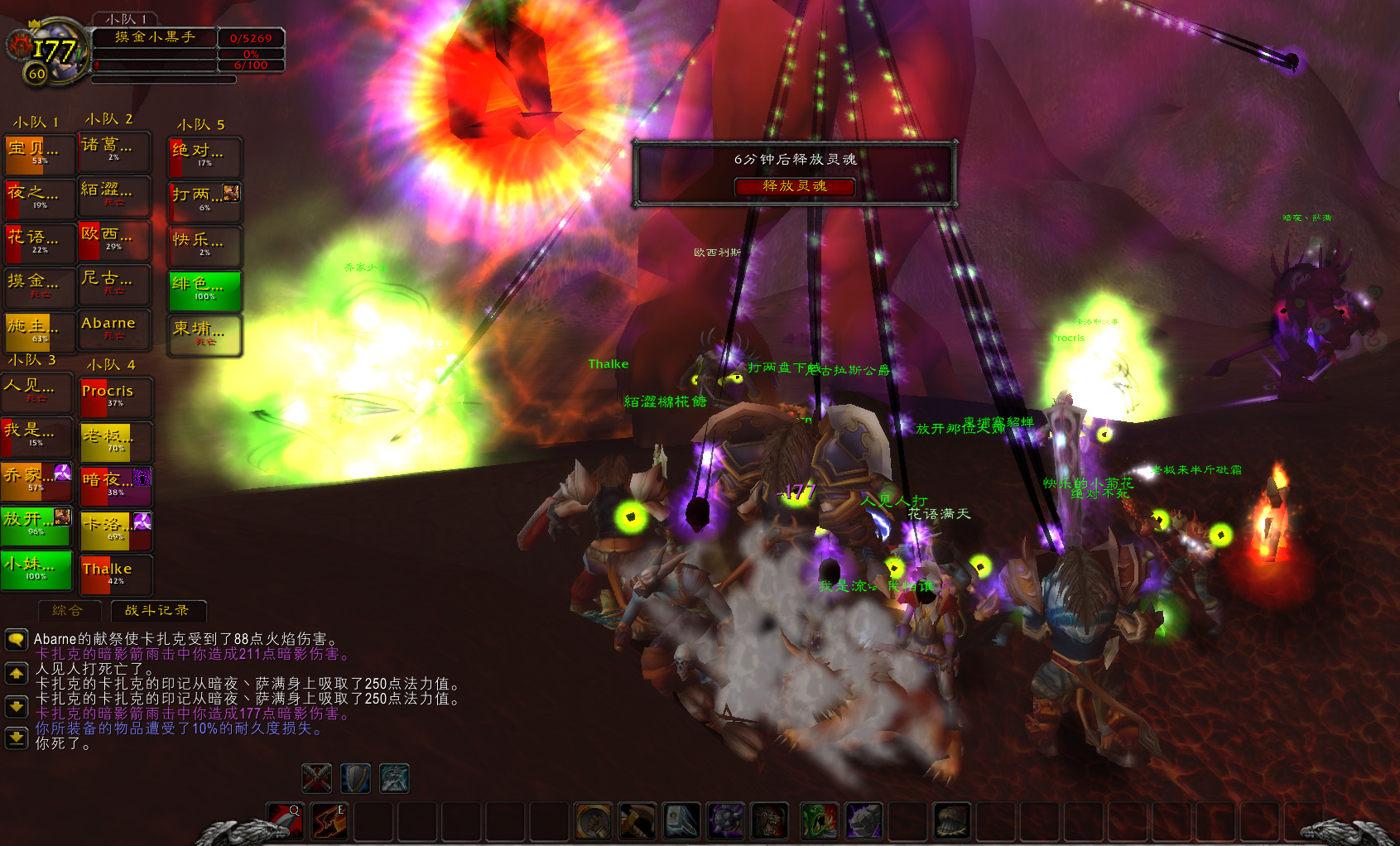Open the chat speech bubble menu
The image size is (1400, 846).
(x=16, y=639)
